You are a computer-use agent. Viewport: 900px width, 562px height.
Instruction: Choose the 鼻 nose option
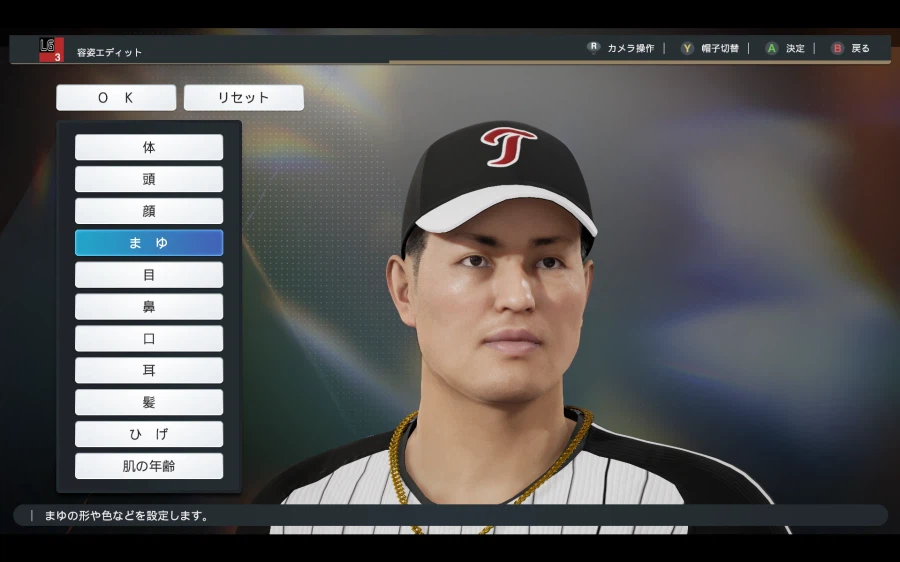pyautogui.click(x=149, y=307)
